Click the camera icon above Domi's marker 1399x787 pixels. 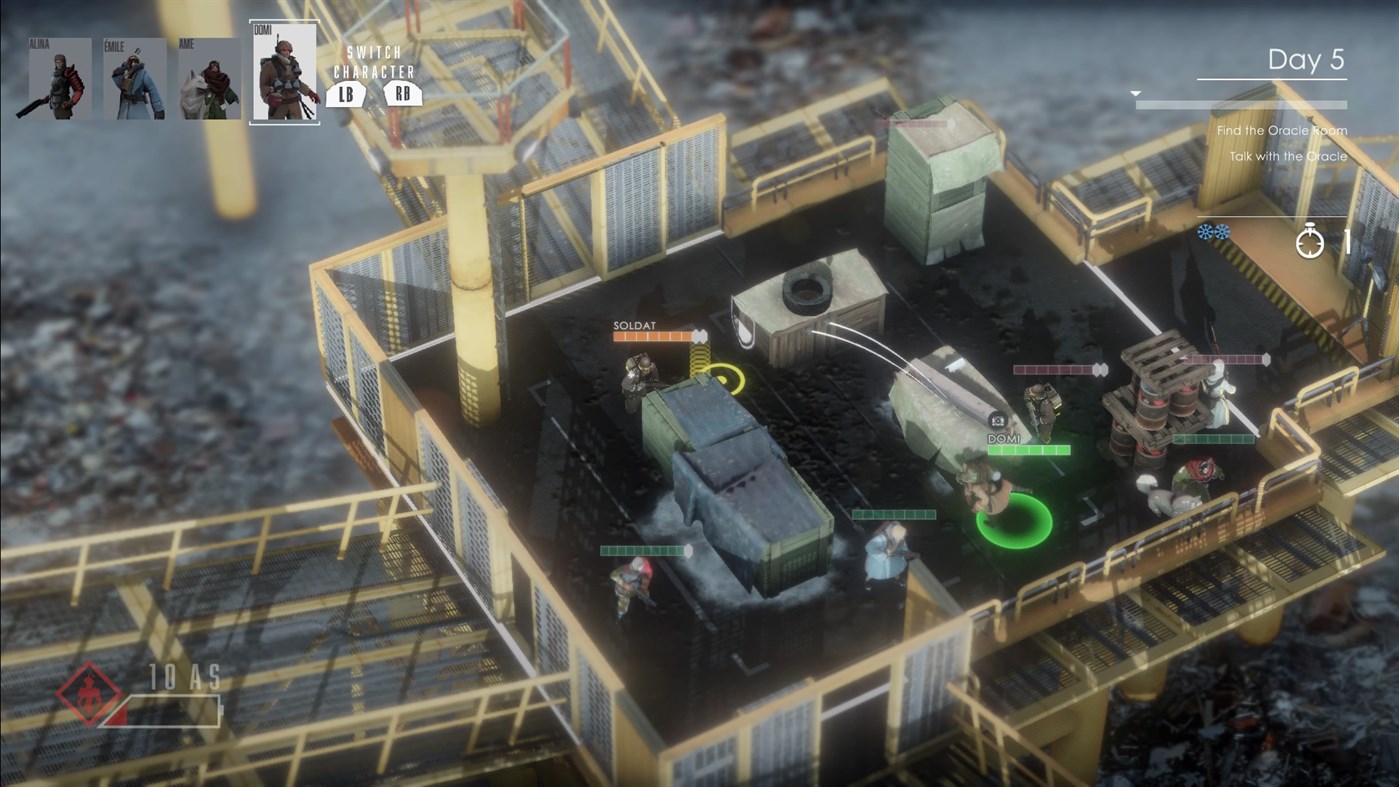coord(998,420)
